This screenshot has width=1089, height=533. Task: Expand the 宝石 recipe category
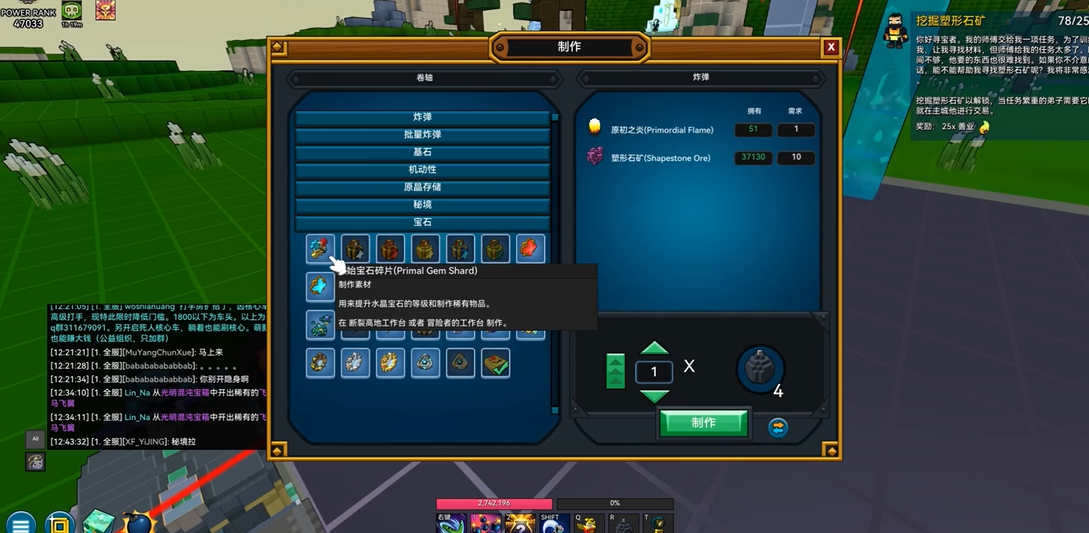click(x=422, y=222)
